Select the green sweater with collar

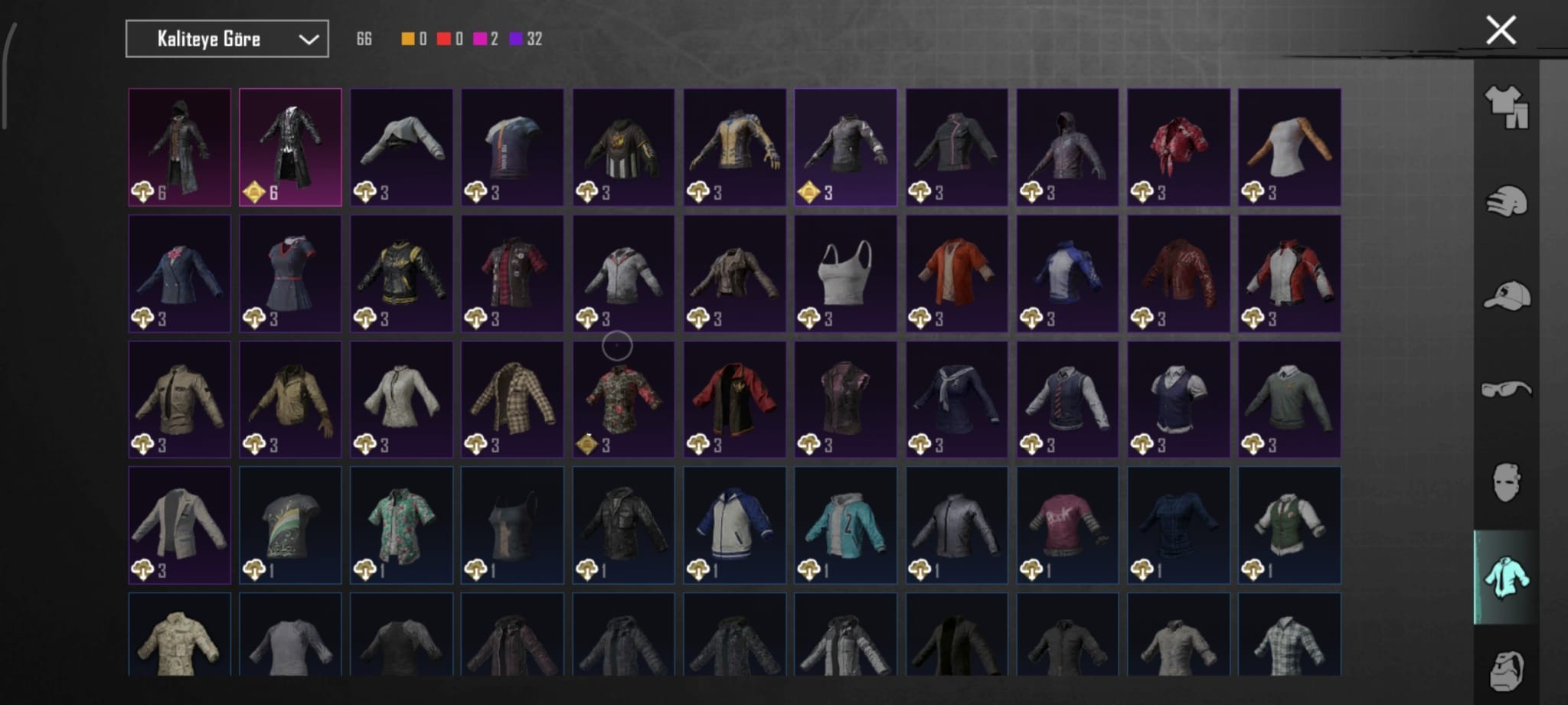click(x=1289, y=399)
